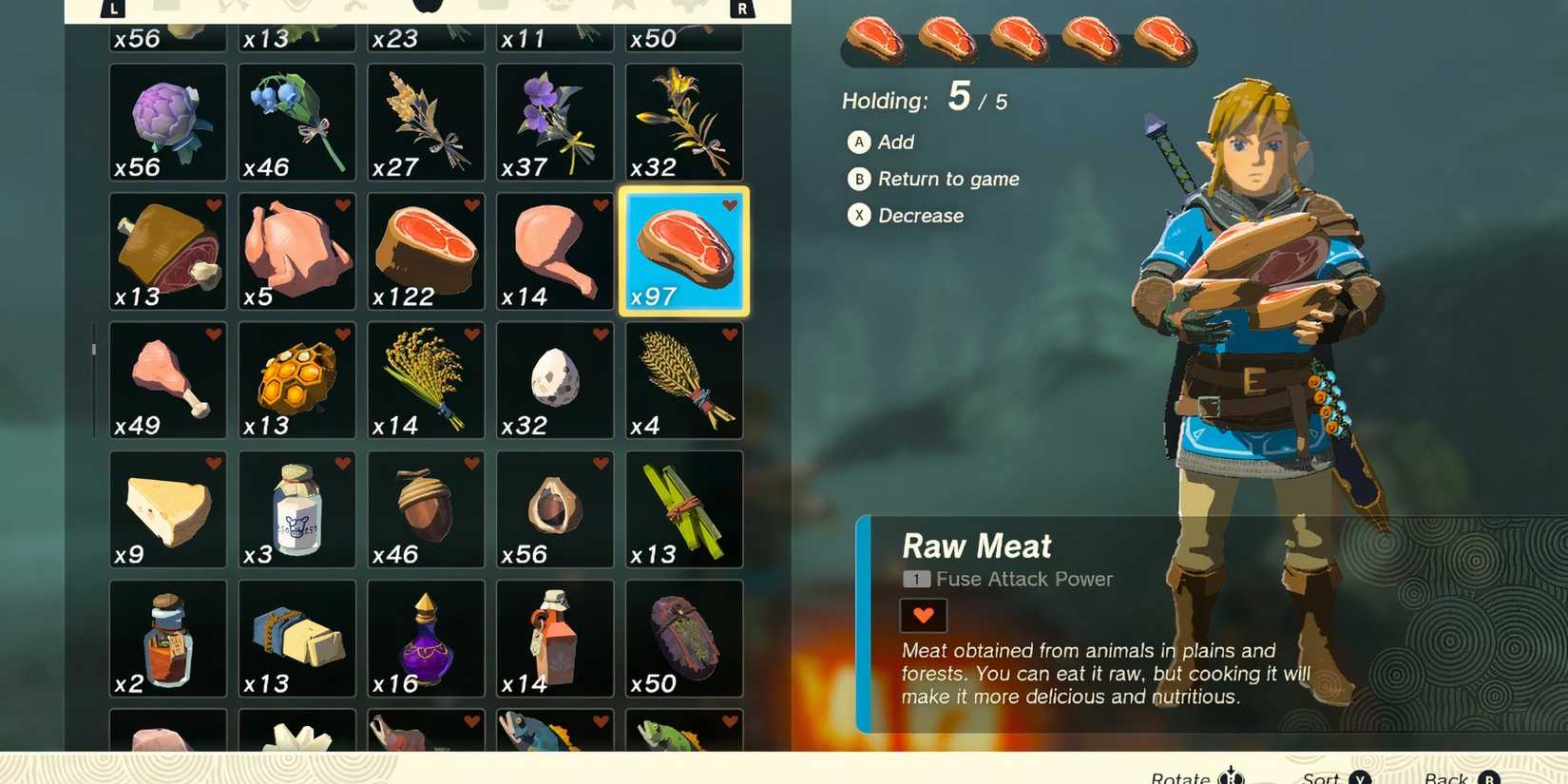Select the Courser Bee Honey item
Image resolution: width=1568 pixels, height=784 pixels.
[296, 380]
